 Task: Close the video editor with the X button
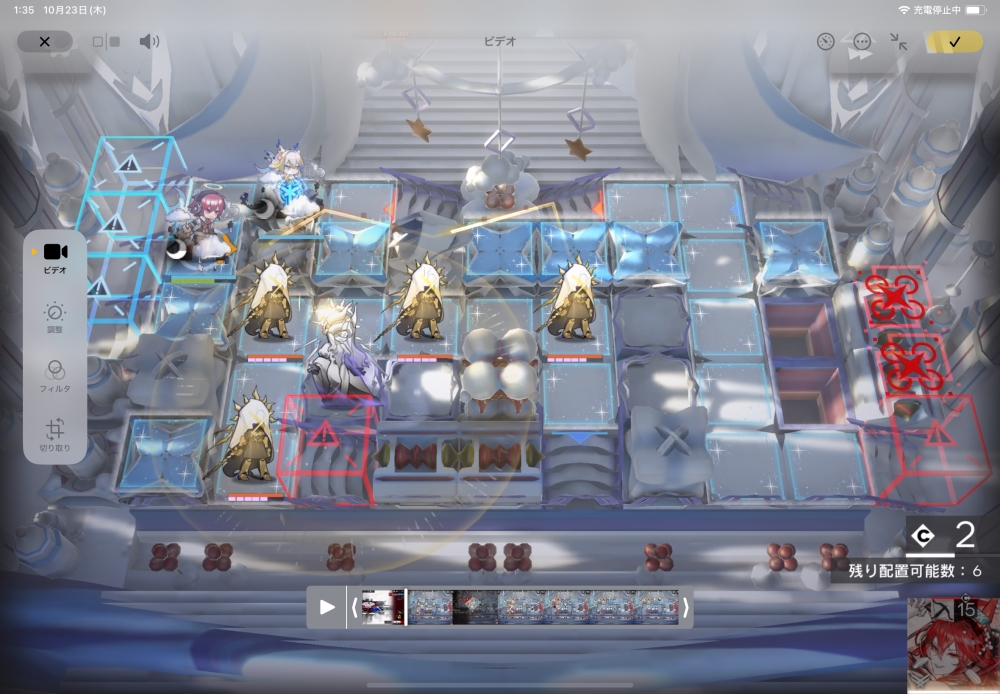(45, 41)
